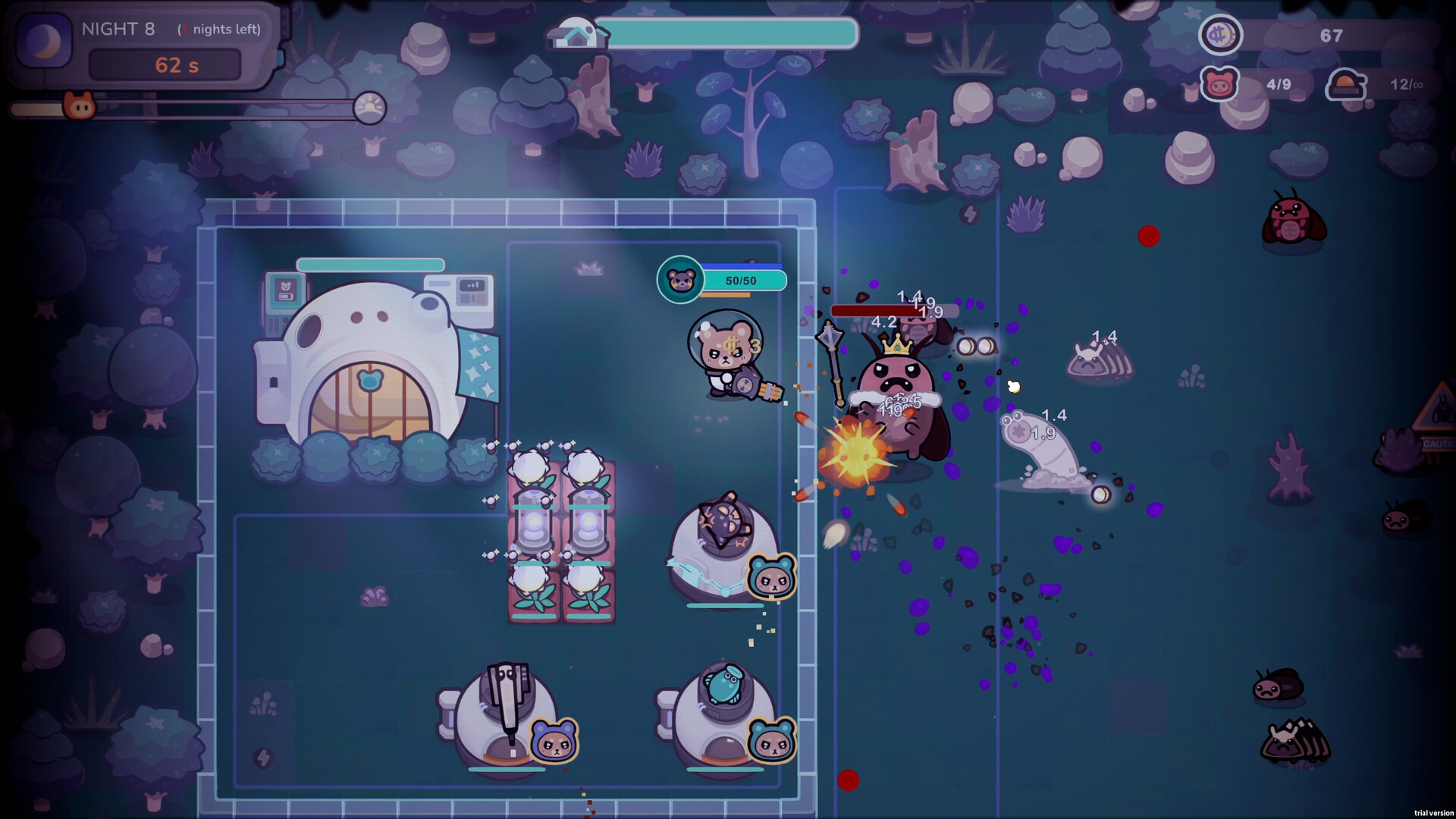Click the house icon above the base health bar

[x=579, y=32]
